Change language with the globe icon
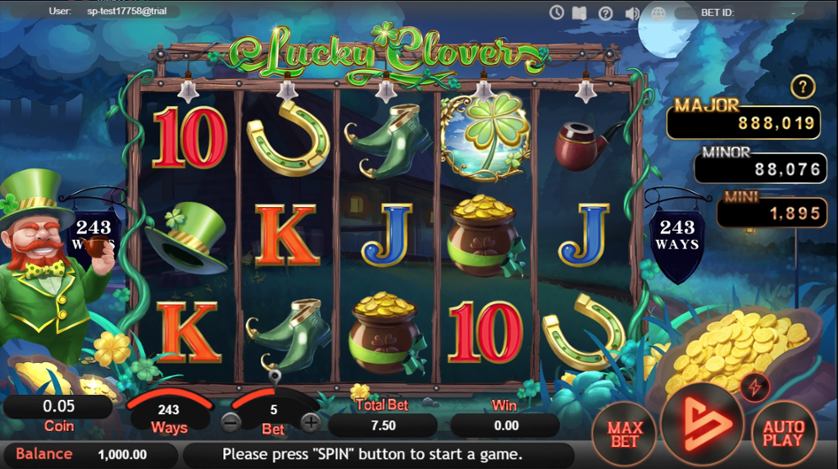This screenshot has height=469, width=838. 657,13
